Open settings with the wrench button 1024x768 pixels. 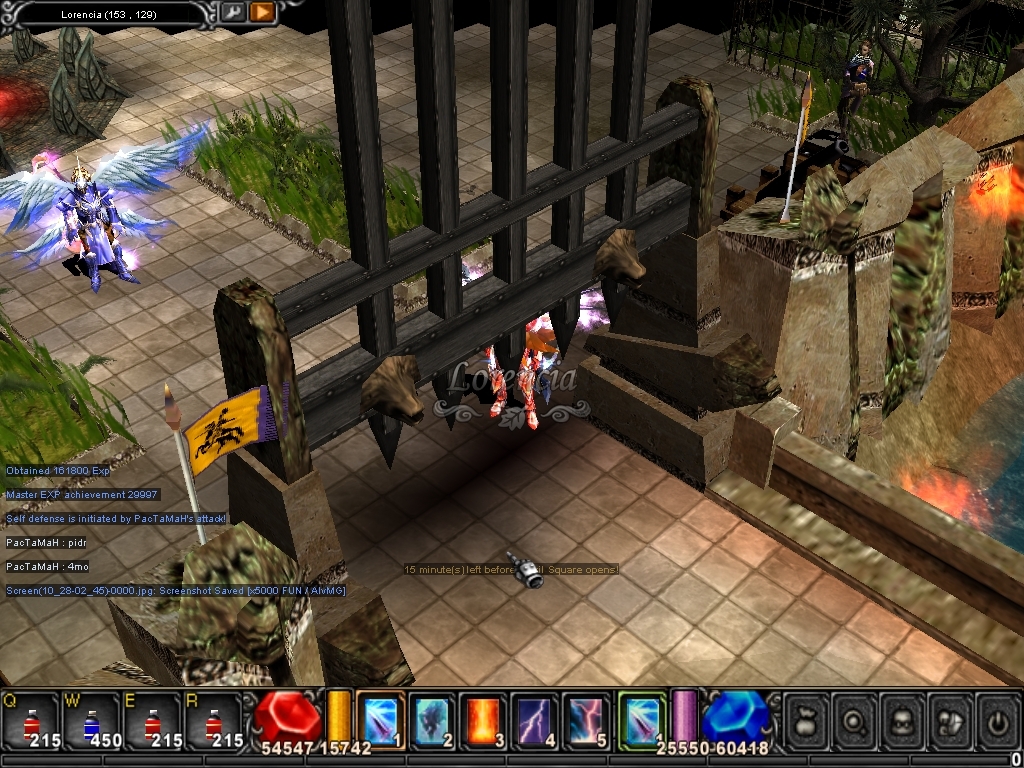tap(232, 13)
